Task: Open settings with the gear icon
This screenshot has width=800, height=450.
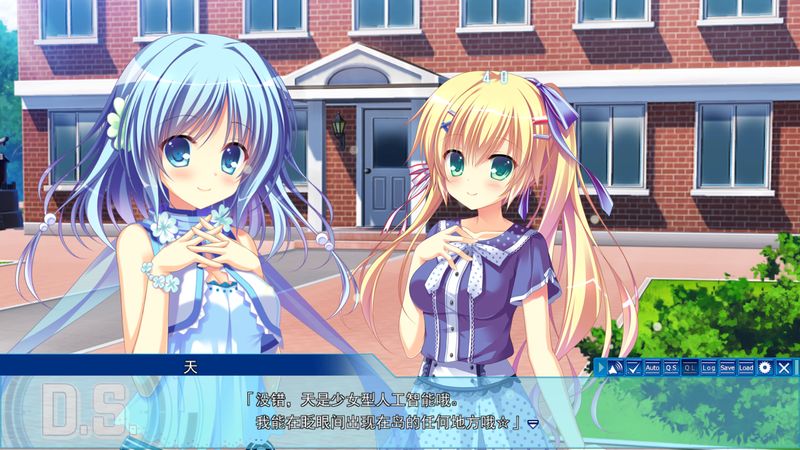Action: [x=765, y=367]
